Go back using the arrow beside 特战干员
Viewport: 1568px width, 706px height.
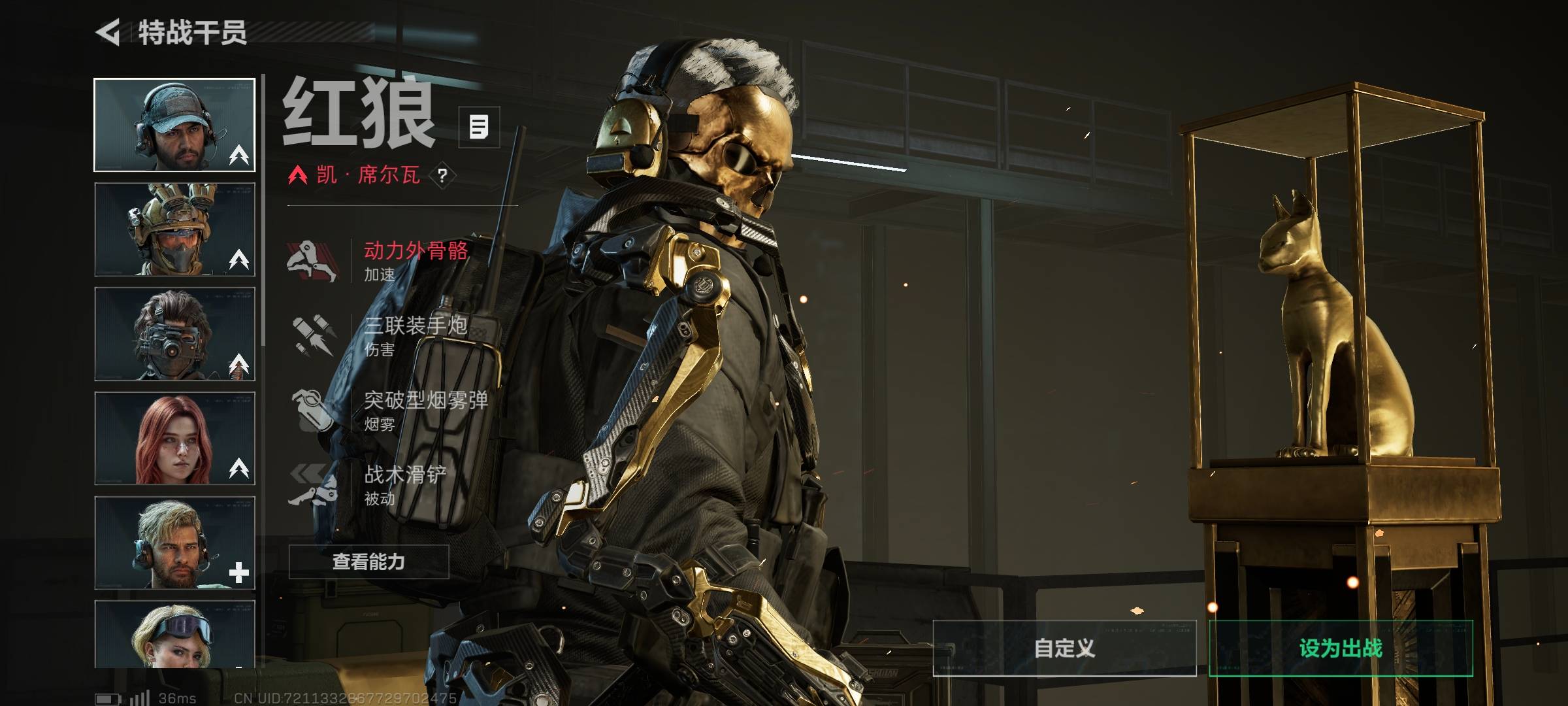[108, 32]
